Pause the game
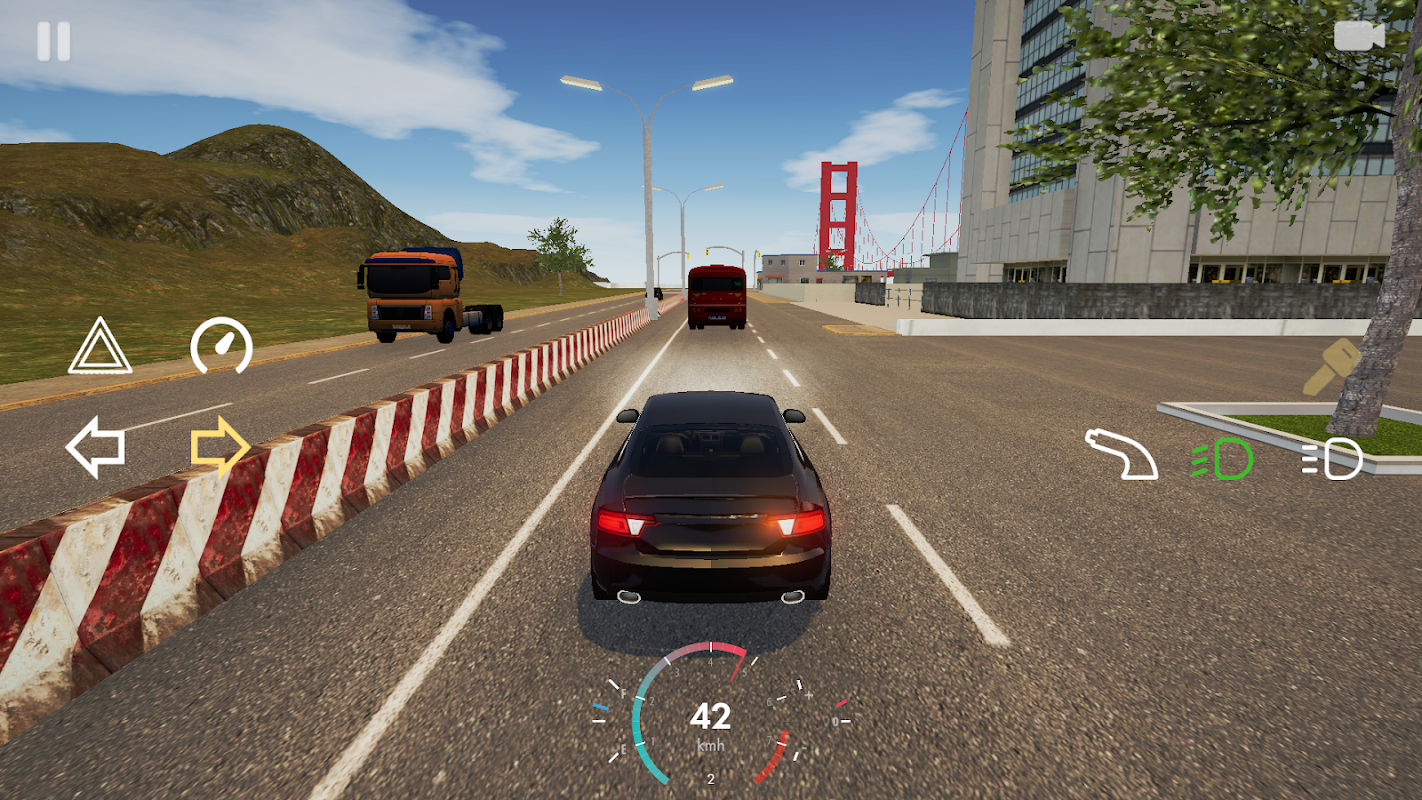This screenshot has height=800, width=1422. click(54, 42)
